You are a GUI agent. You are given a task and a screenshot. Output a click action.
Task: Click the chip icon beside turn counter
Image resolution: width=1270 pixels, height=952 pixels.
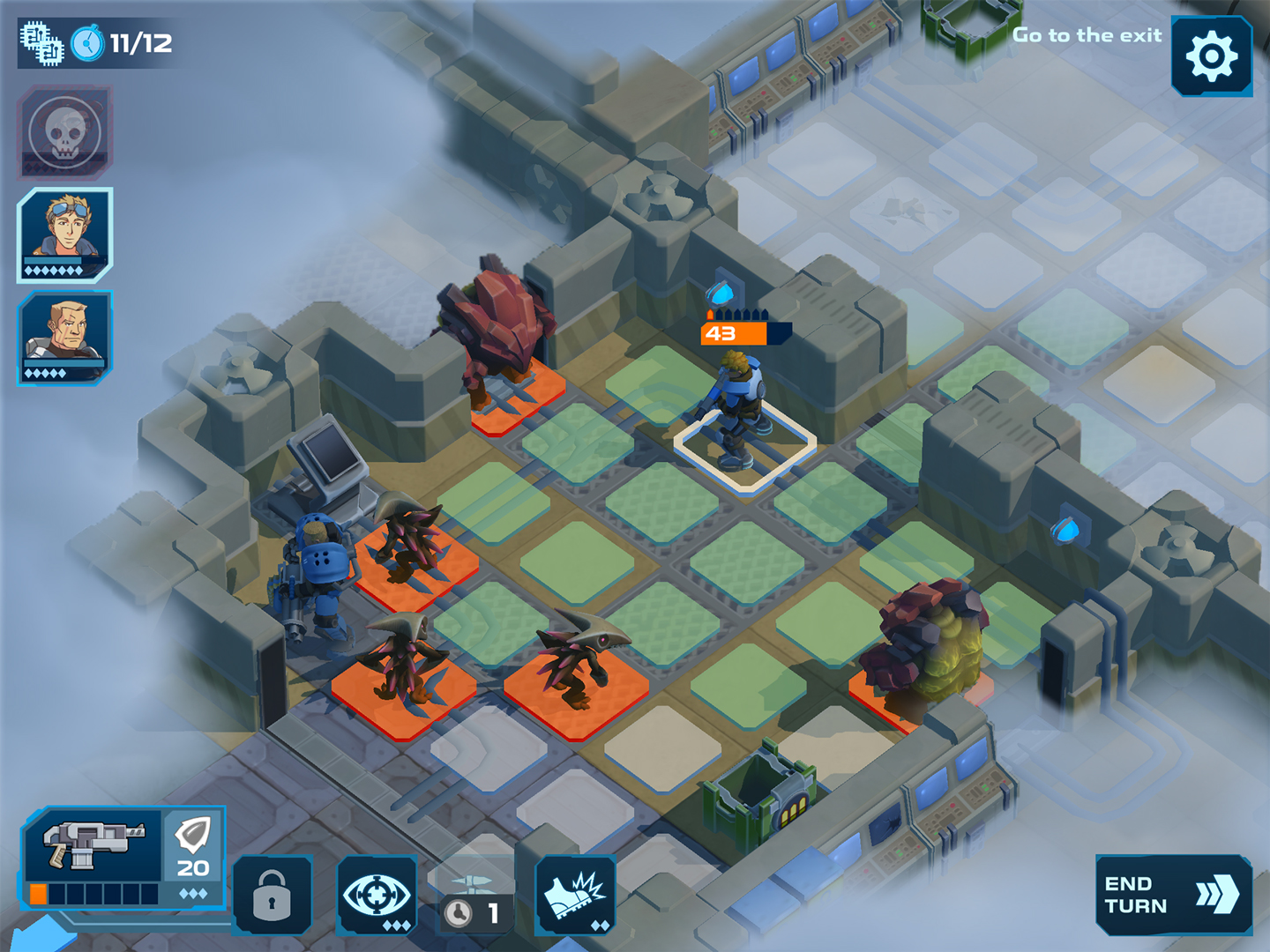click(x=41, y=43)
